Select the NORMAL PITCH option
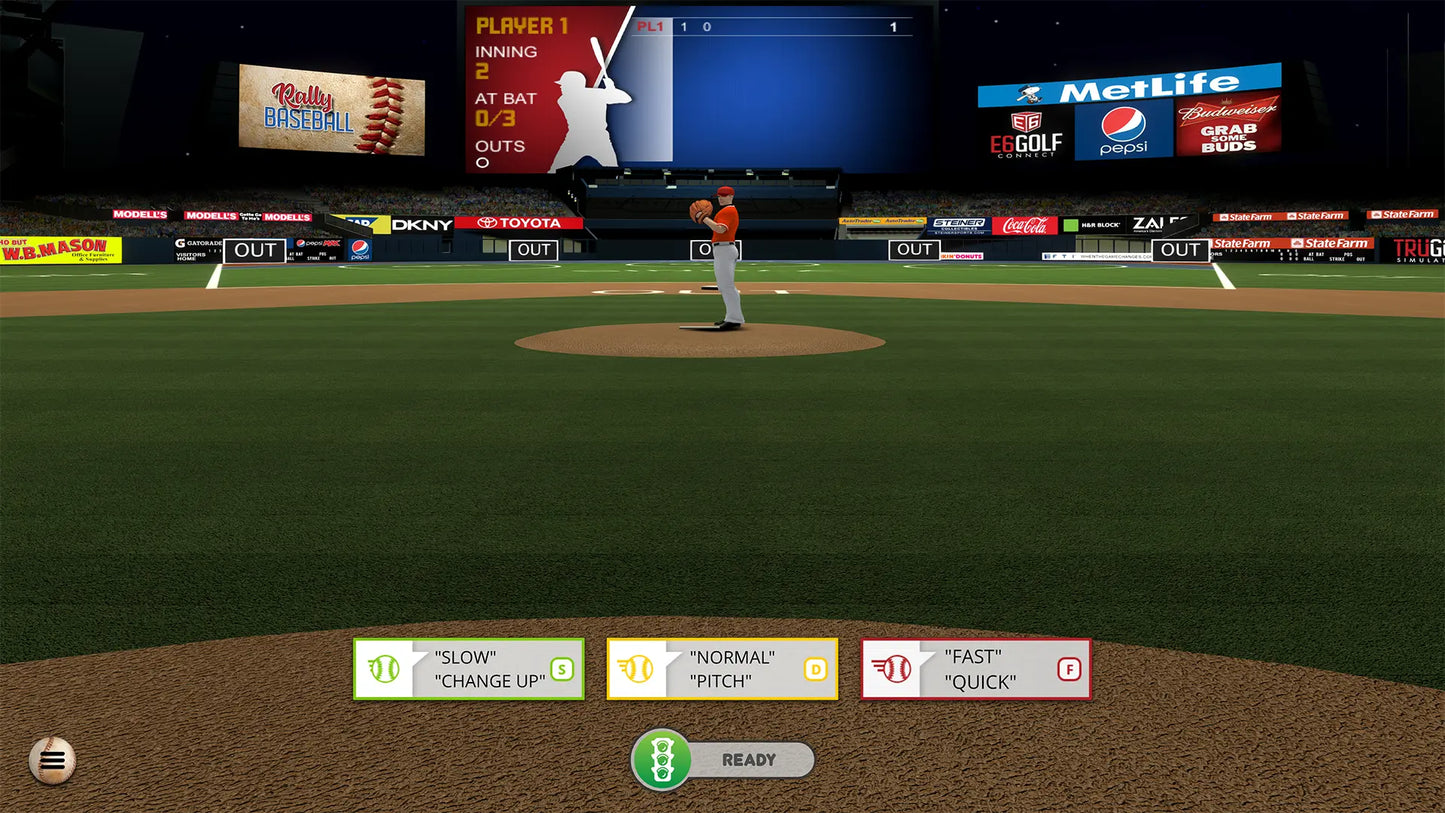1445x813 pixels. click(x=722, y=669)
